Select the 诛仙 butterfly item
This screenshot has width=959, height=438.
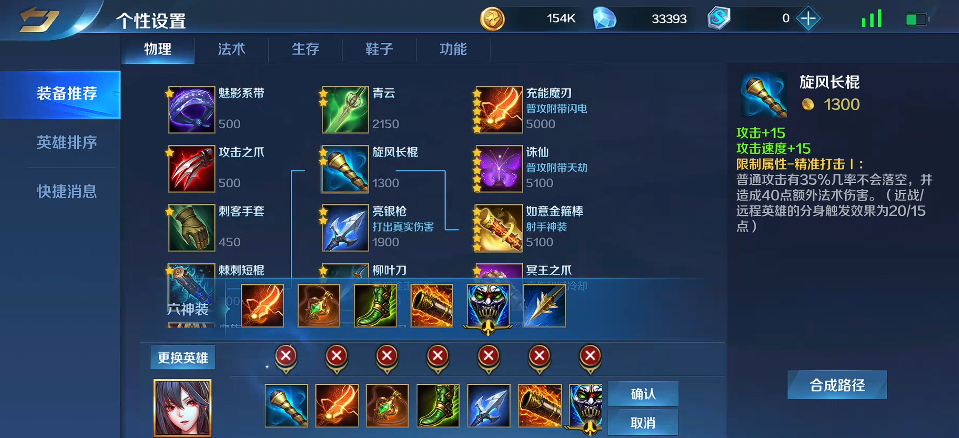[x=499, y=169]
